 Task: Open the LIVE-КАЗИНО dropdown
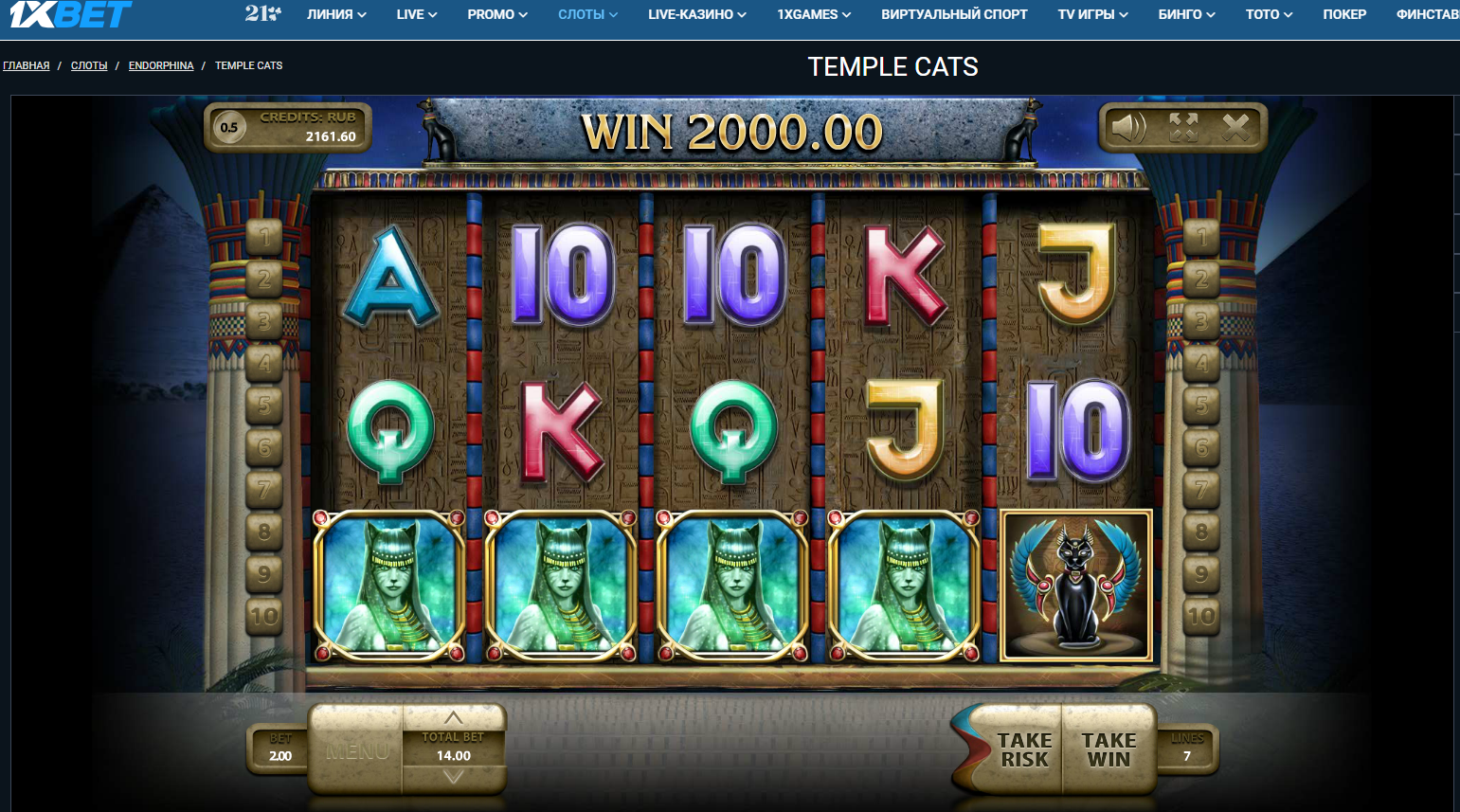coord(696,14)
